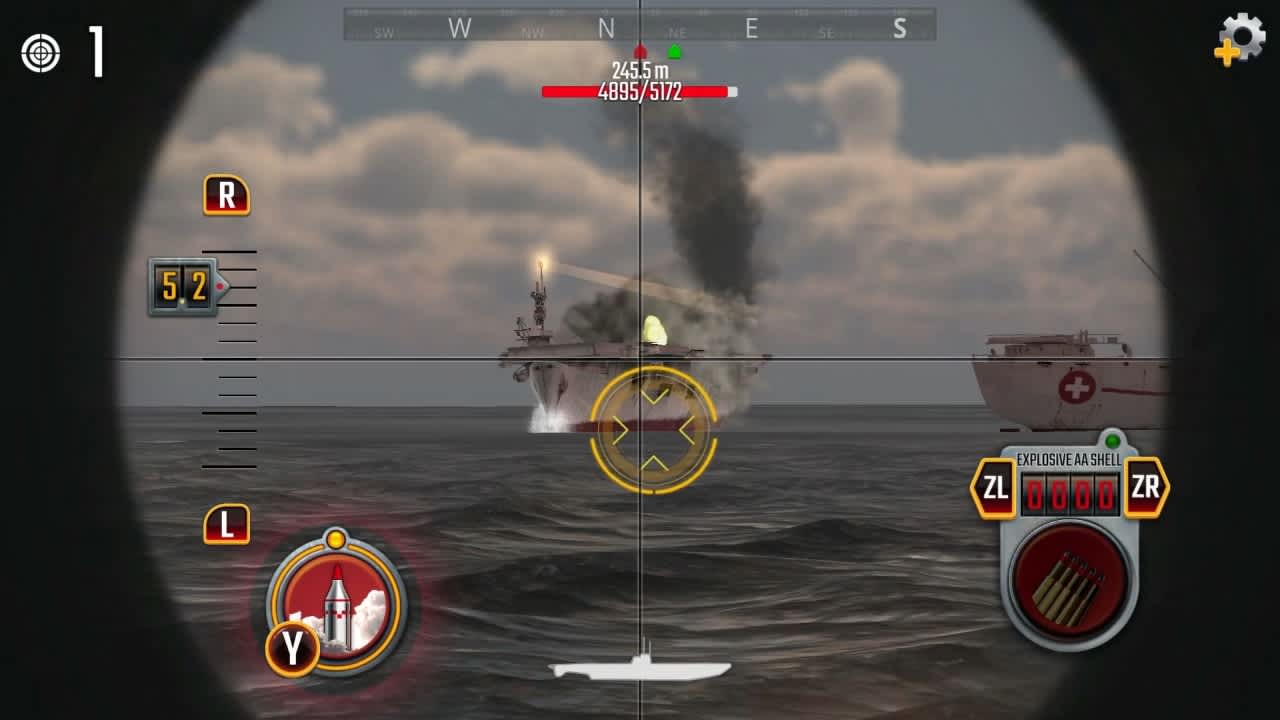The height and width of the screenshot is (720, 1280).
Task: Cycle ammo left with the ZL arrow
Action: 993,489
